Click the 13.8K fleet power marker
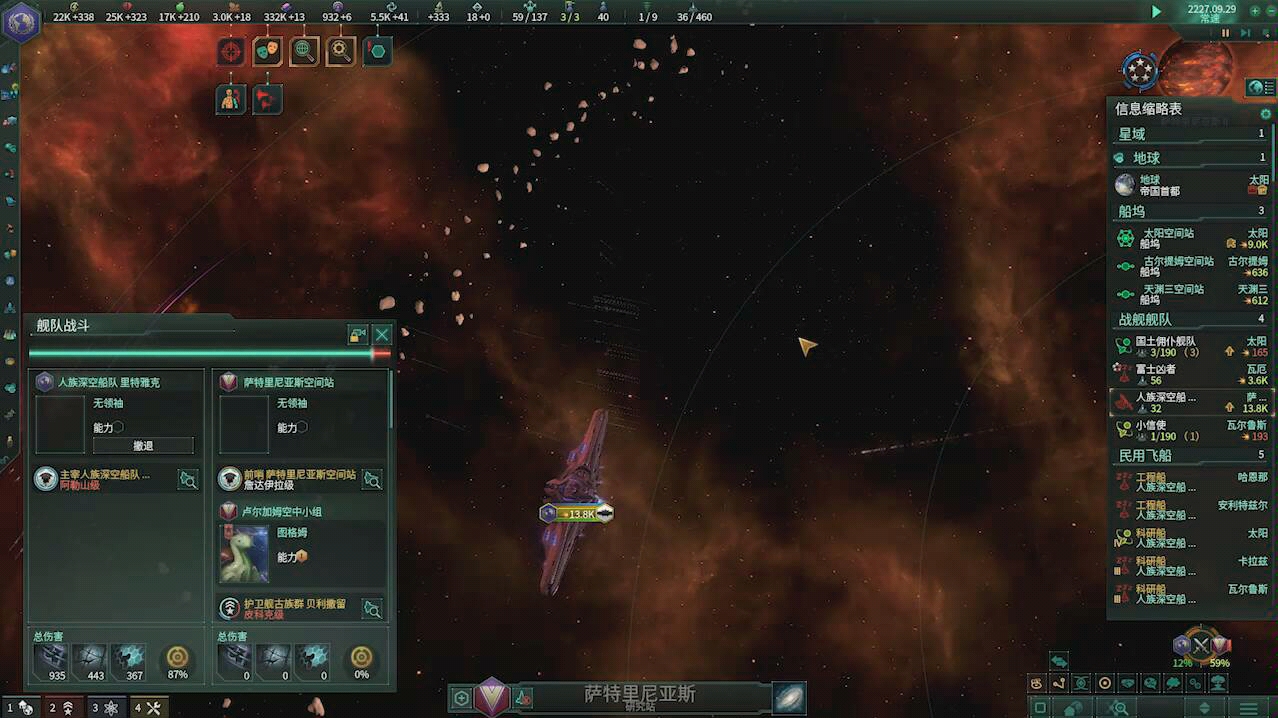The image size is (1278, 718). [577, 513]
